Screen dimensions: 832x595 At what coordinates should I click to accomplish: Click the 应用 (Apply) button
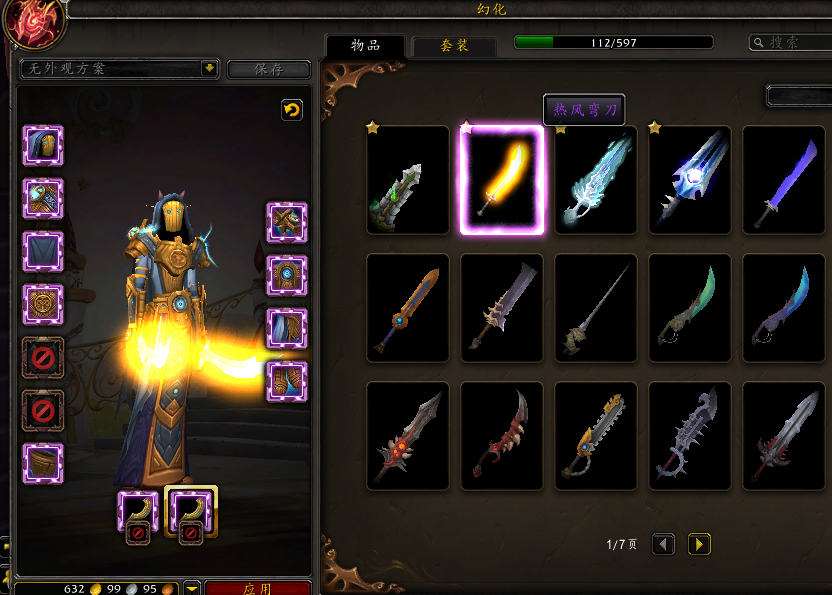(258, 588)
